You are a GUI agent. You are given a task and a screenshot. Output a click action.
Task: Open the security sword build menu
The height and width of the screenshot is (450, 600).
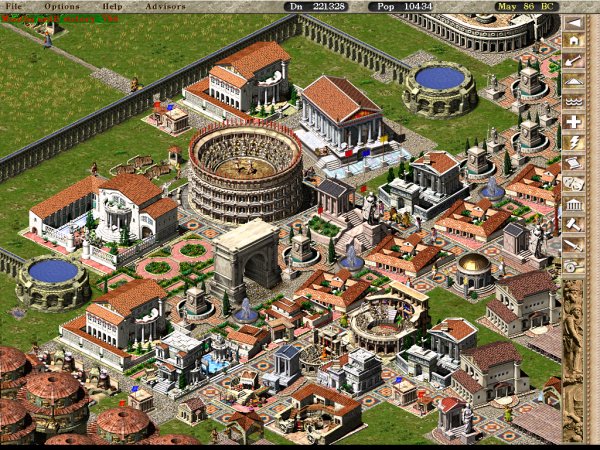[574, 245]
